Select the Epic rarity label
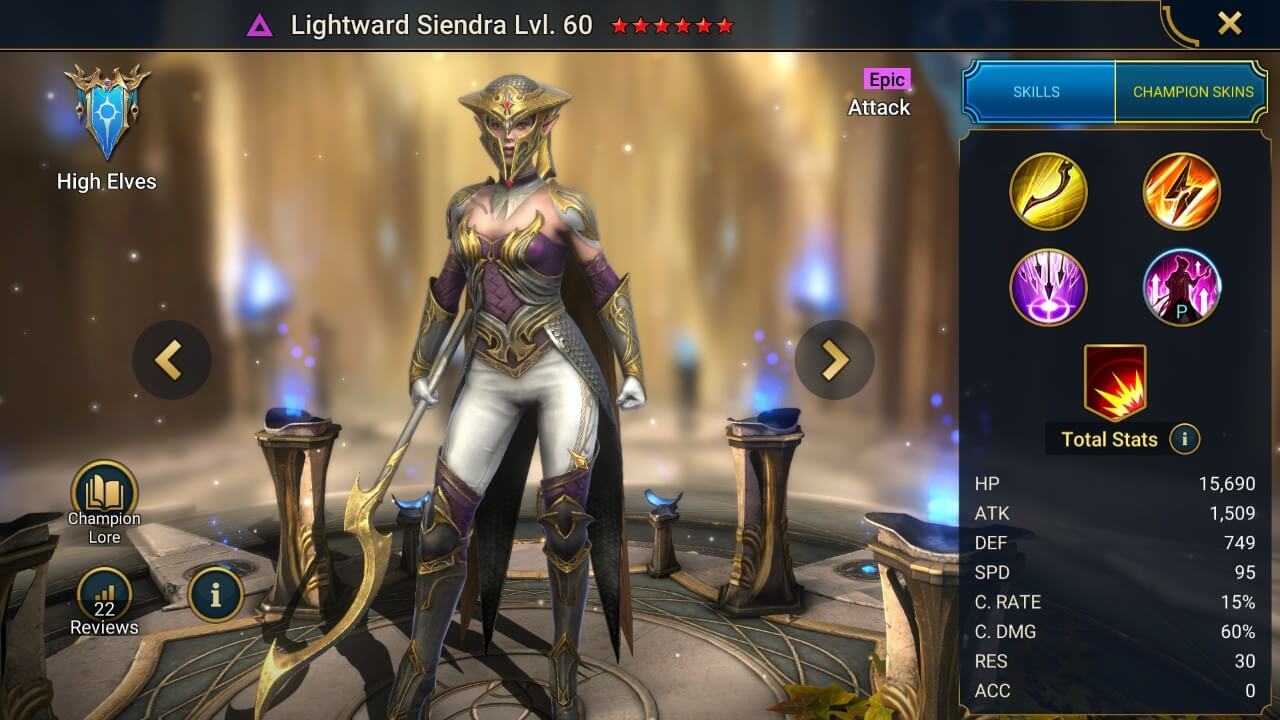Viewport: 1280px width, 720px height. (x=886, y=80)
